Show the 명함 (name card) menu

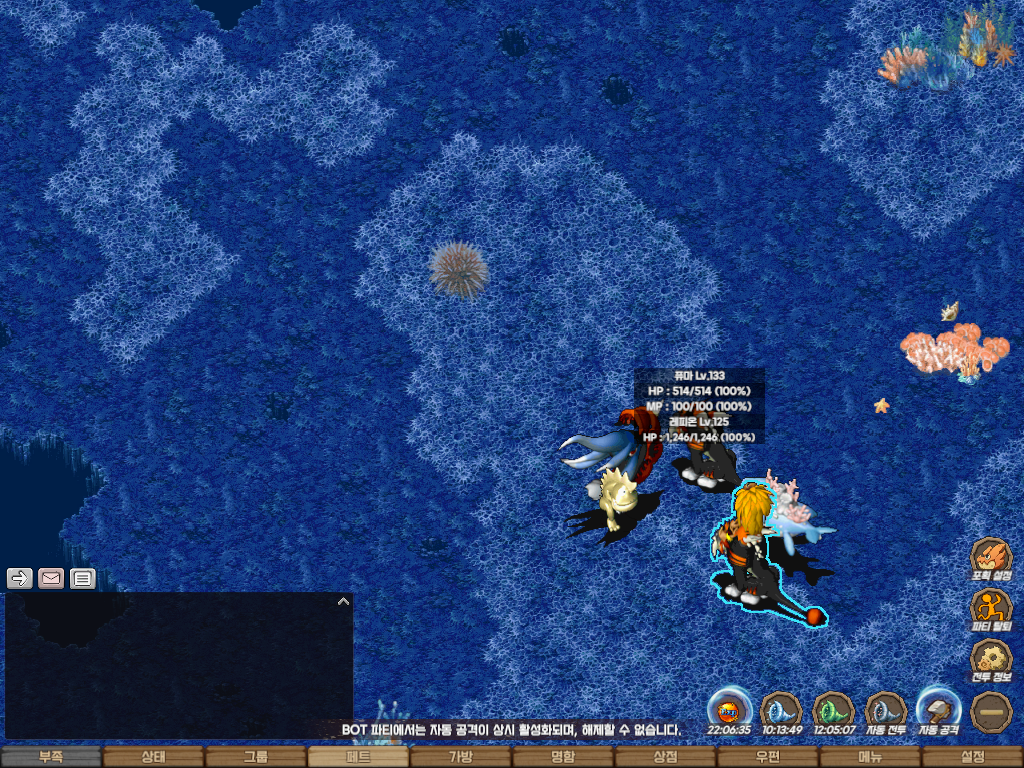click(563, 757)
